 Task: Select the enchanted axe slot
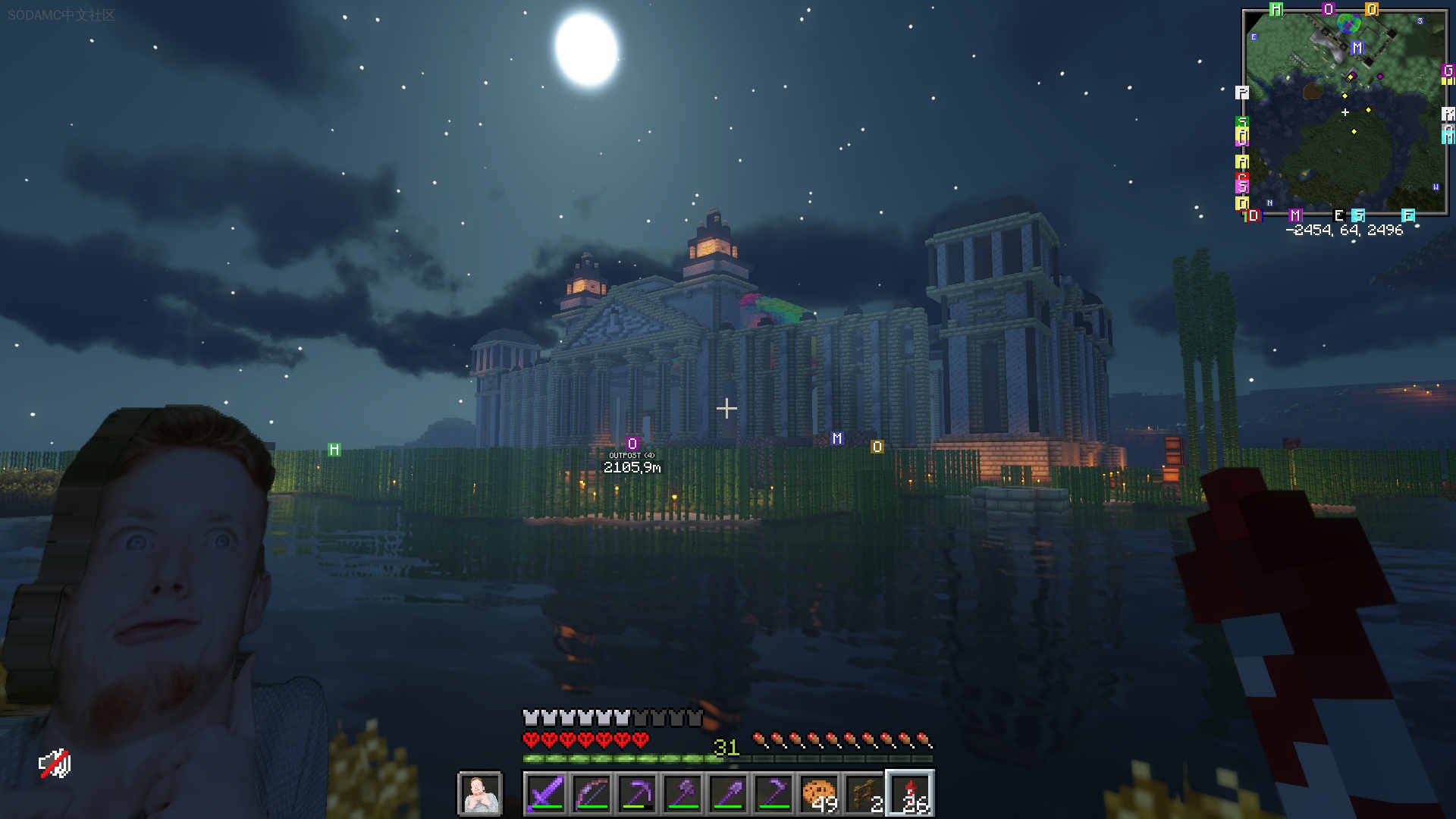click(x=682, y=794)
